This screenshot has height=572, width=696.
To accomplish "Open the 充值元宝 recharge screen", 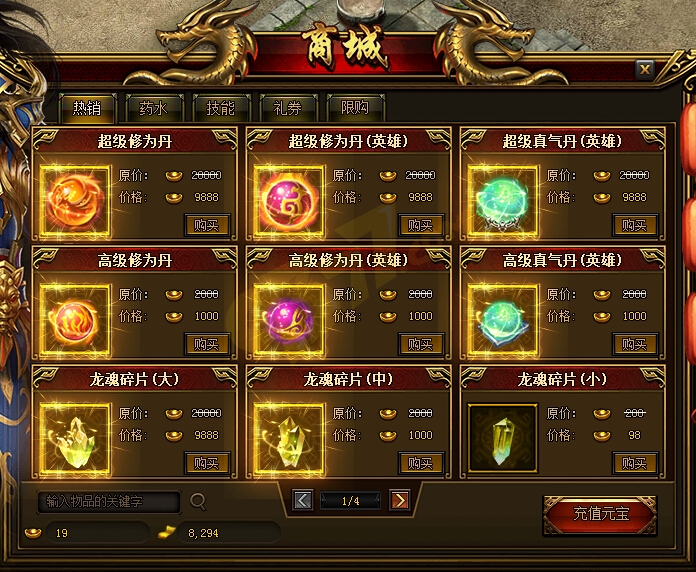I will pos(601,515).
